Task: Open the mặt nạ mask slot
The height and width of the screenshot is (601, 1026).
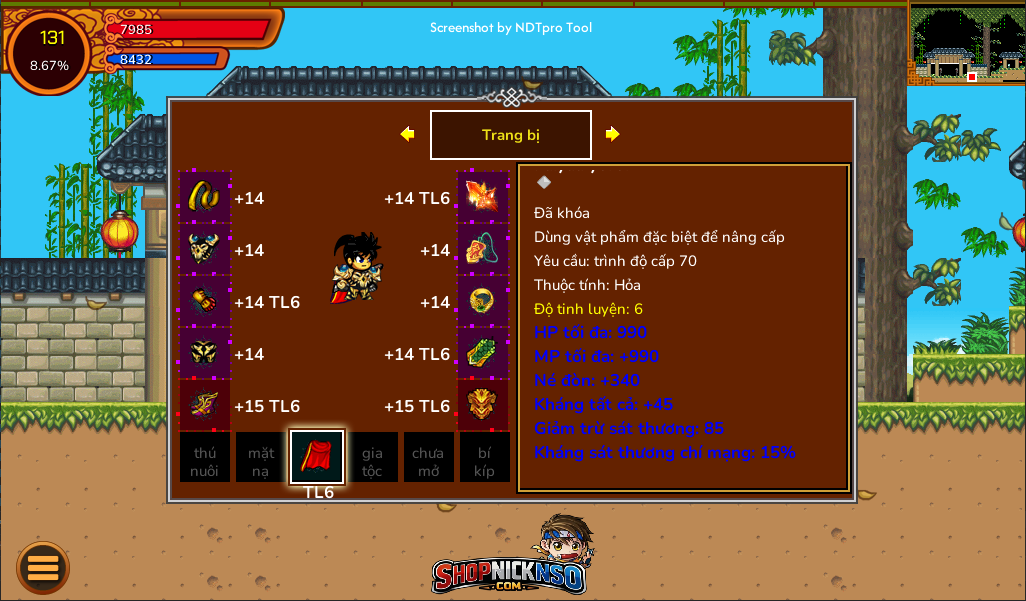Action: pos(261,458)
